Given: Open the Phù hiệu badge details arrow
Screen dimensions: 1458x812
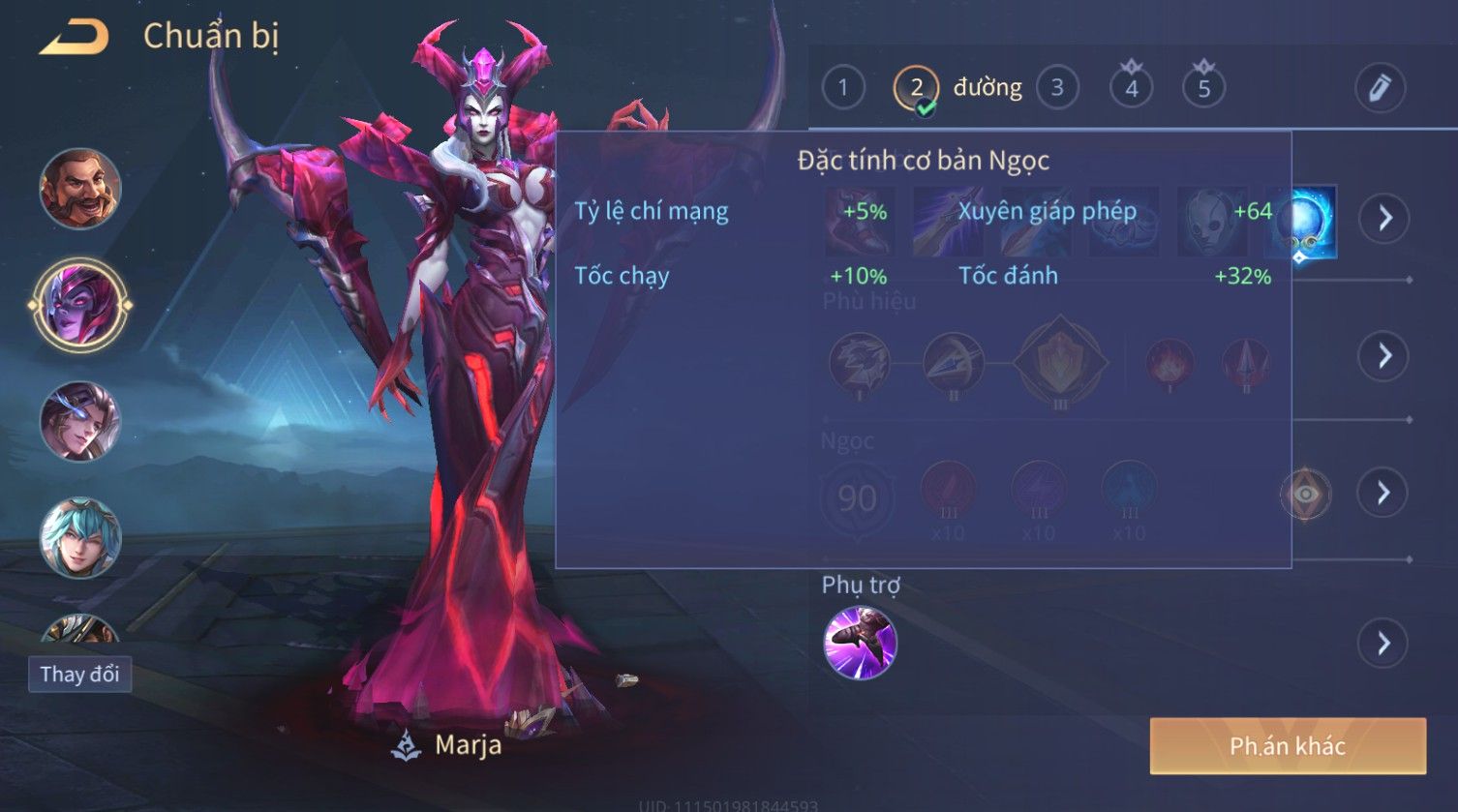Looking at the screenshot, I should click(x=1384, y=356).
